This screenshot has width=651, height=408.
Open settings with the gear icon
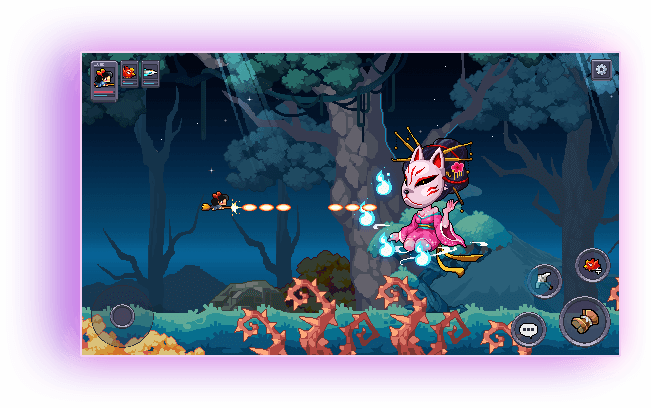pos(601,69)
